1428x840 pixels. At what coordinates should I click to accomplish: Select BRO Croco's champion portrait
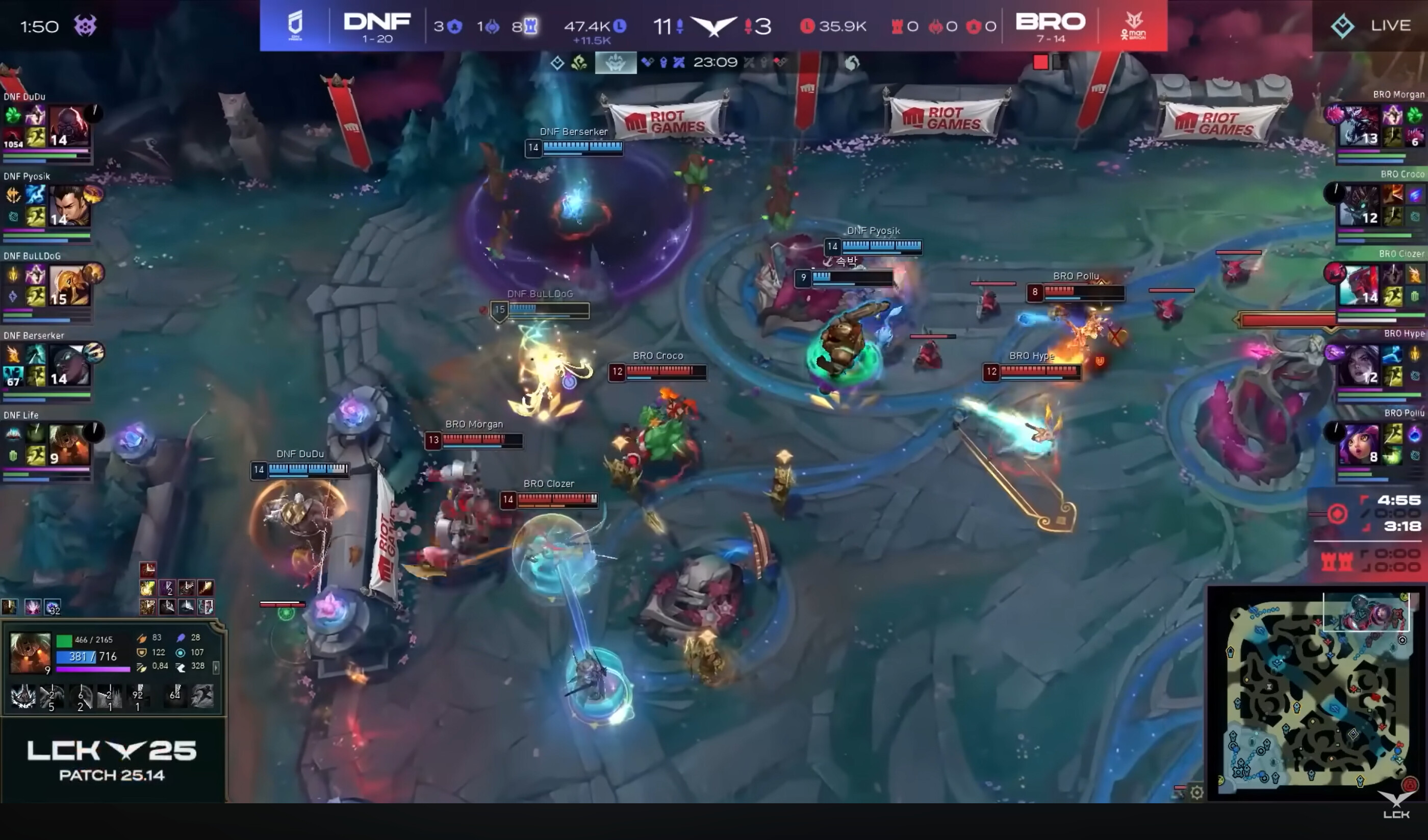1359,205
